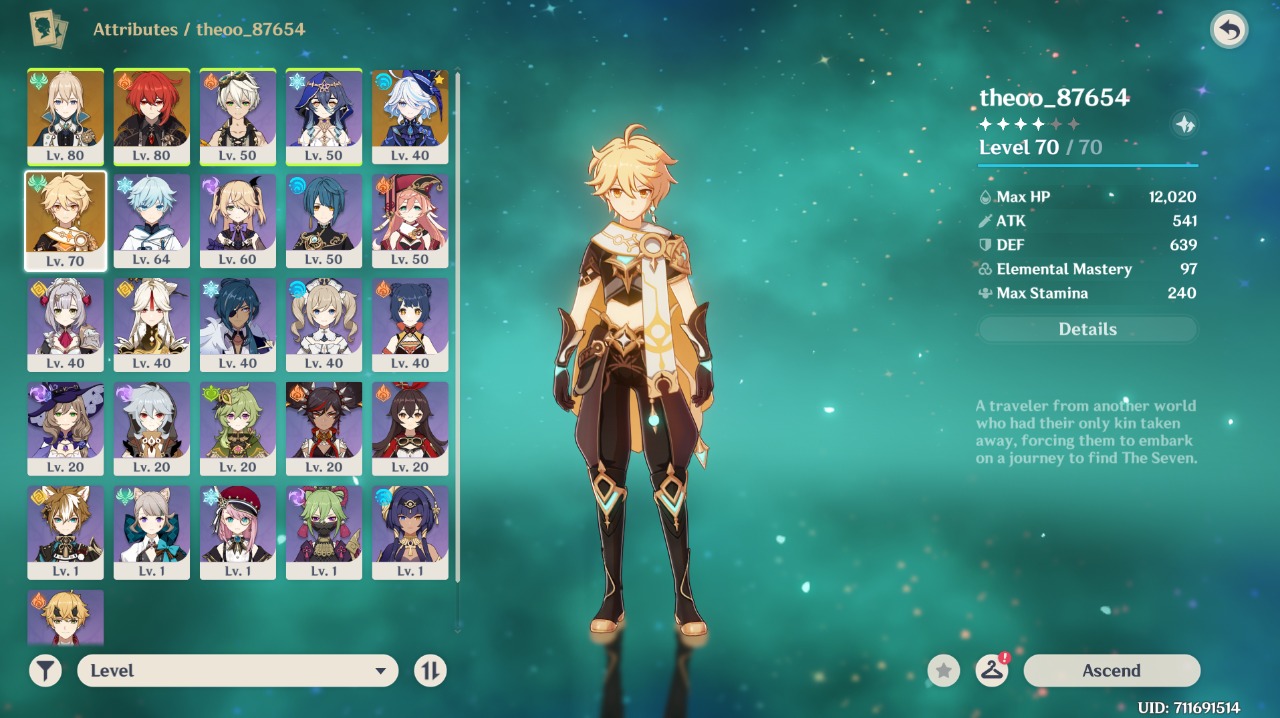The height and width of the screenshot is (718, 1280).
Task: Open the outfit hanger icon
Action: (x=991, y=671)
